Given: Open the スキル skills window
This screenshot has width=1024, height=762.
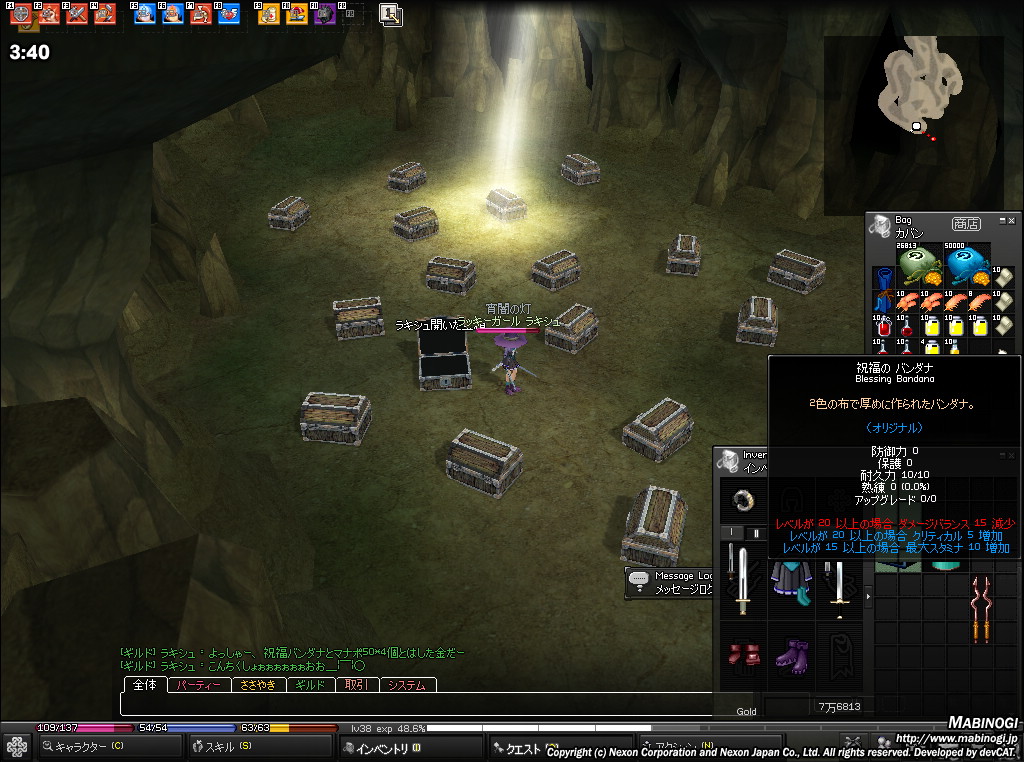Looking at the screenshot, I should coord(222,747).
